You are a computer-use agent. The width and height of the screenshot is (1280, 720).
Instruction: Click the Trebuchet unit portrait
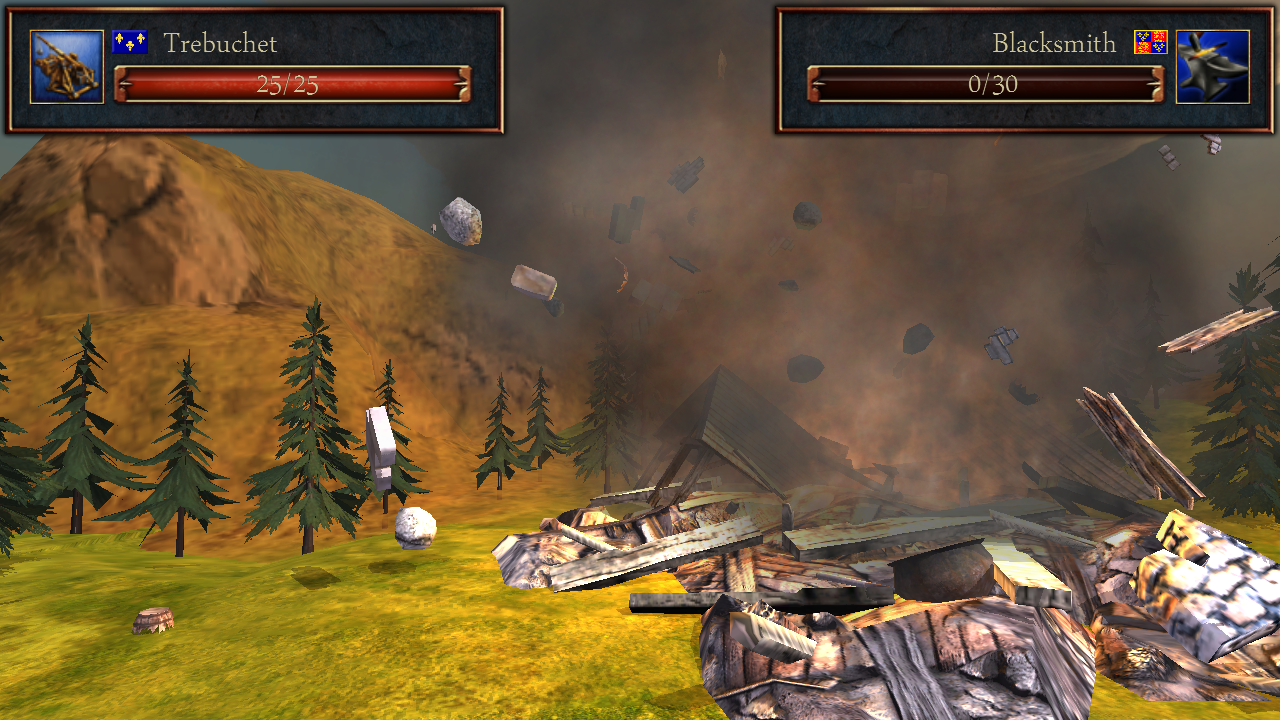pyautogui.click(x=67, y=67)
